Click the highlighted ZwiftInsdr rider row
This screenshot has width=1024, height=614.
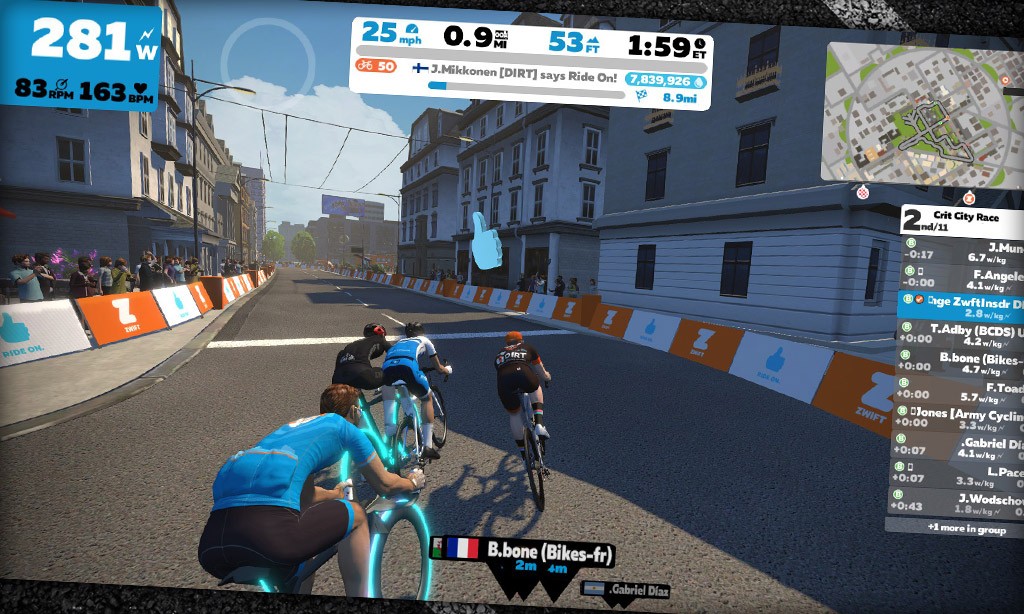point(962,306)
